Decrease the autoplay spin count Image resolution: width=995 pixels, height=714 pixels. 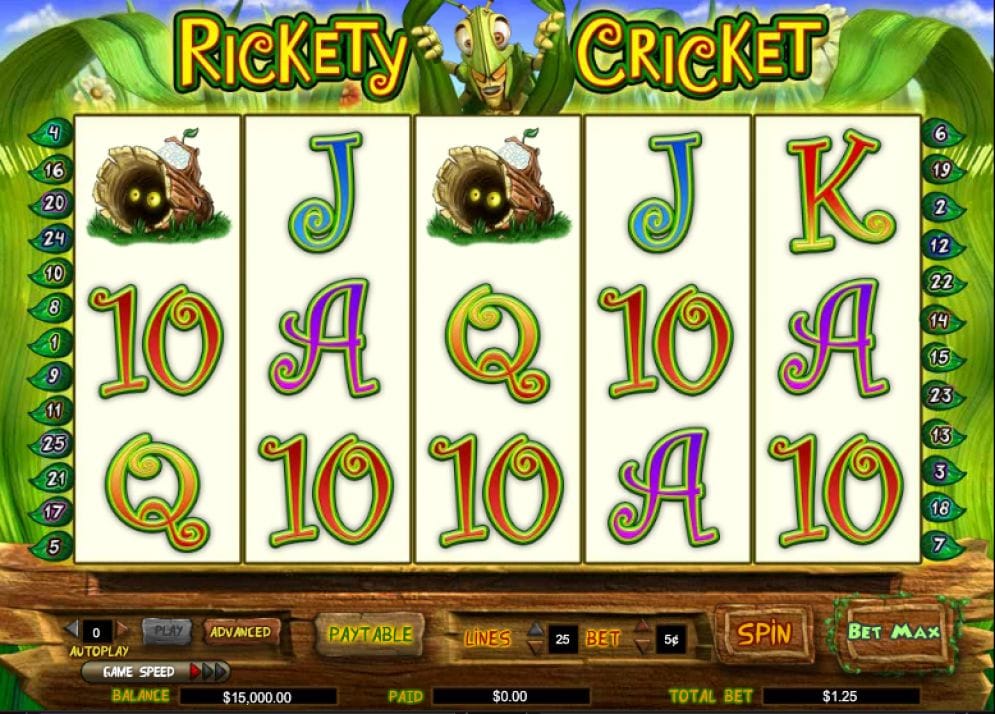pyautogui.click(x=71, y=630)
